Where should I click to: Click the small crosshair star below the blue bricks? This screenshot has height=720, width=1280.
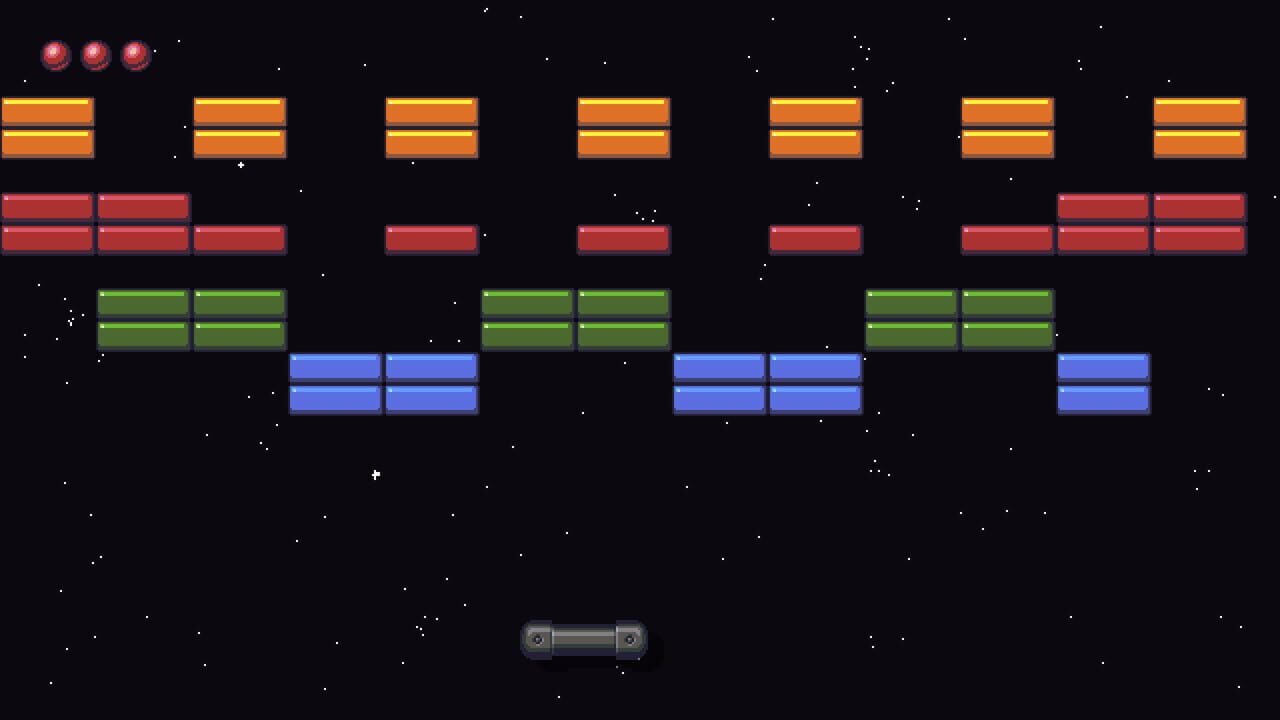click(x=375, y=474)
